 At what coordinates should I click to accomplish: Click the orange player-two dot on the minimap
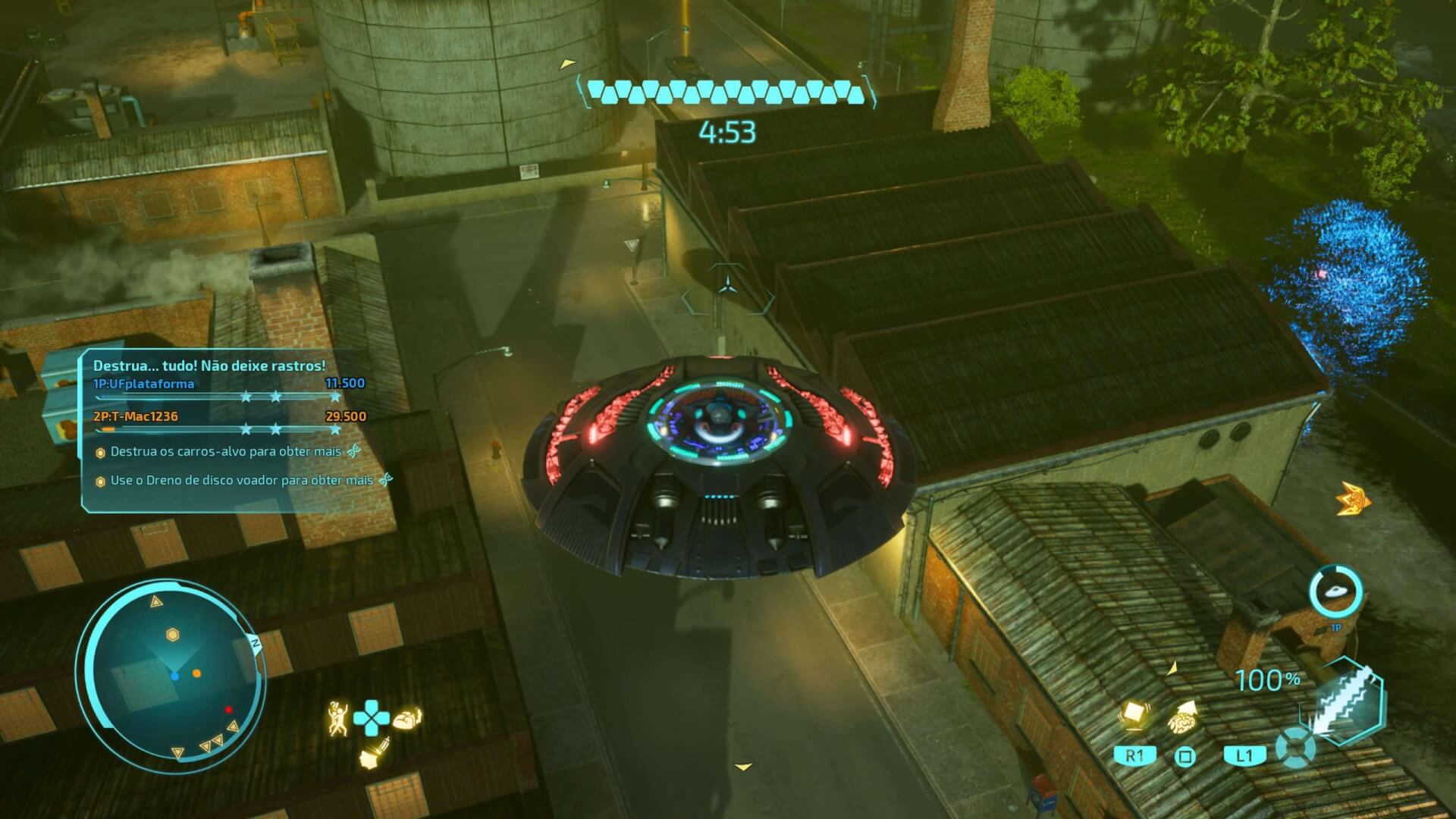coord(196,673)
